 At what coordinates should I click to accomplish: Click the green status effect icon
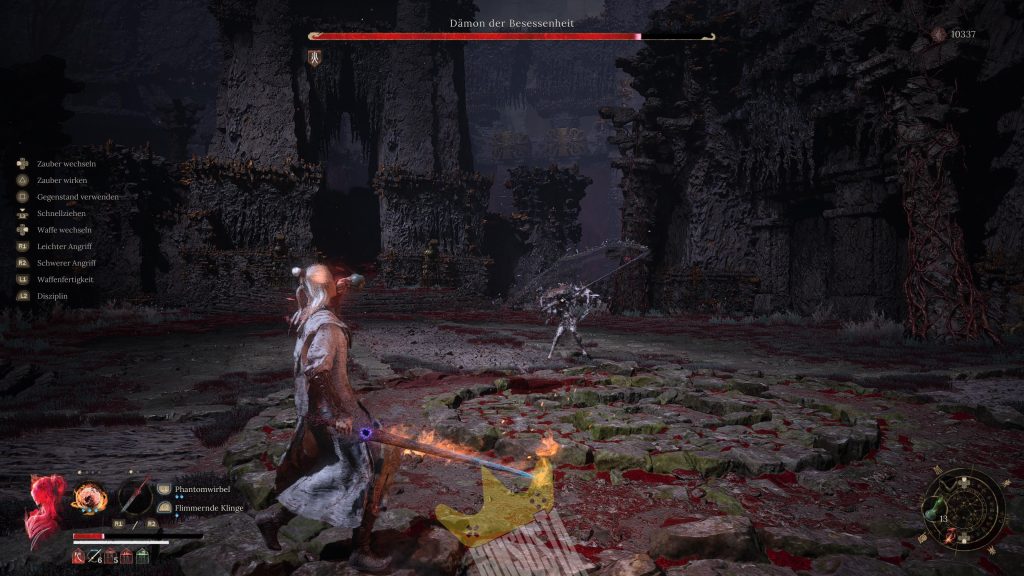(x=142, y=555)
